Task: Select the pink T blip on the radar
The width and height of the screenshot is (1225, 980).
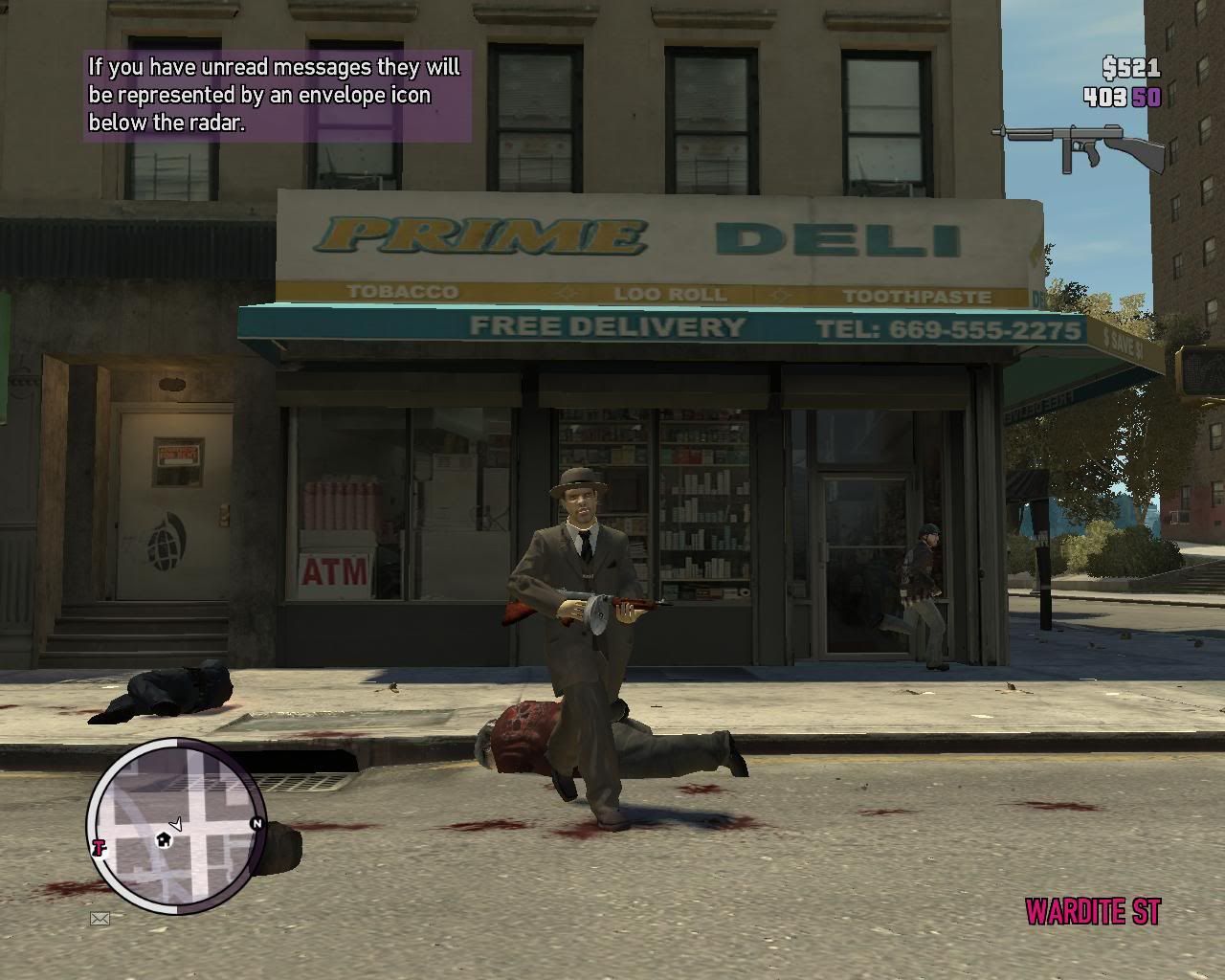Action: (x=98, y=847)
